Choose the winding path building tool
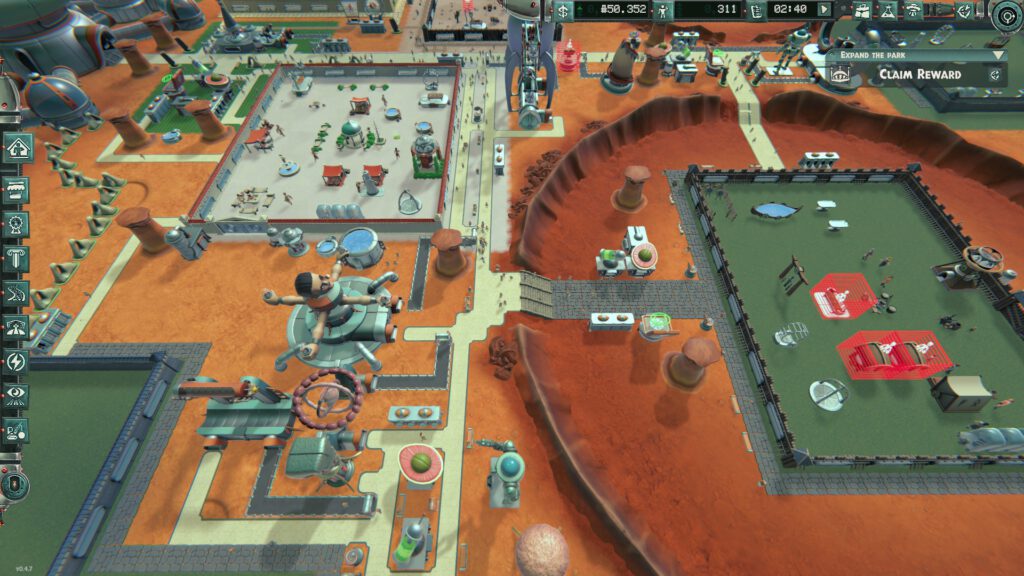The image size is (1024, 576). (x=17, y=293)
